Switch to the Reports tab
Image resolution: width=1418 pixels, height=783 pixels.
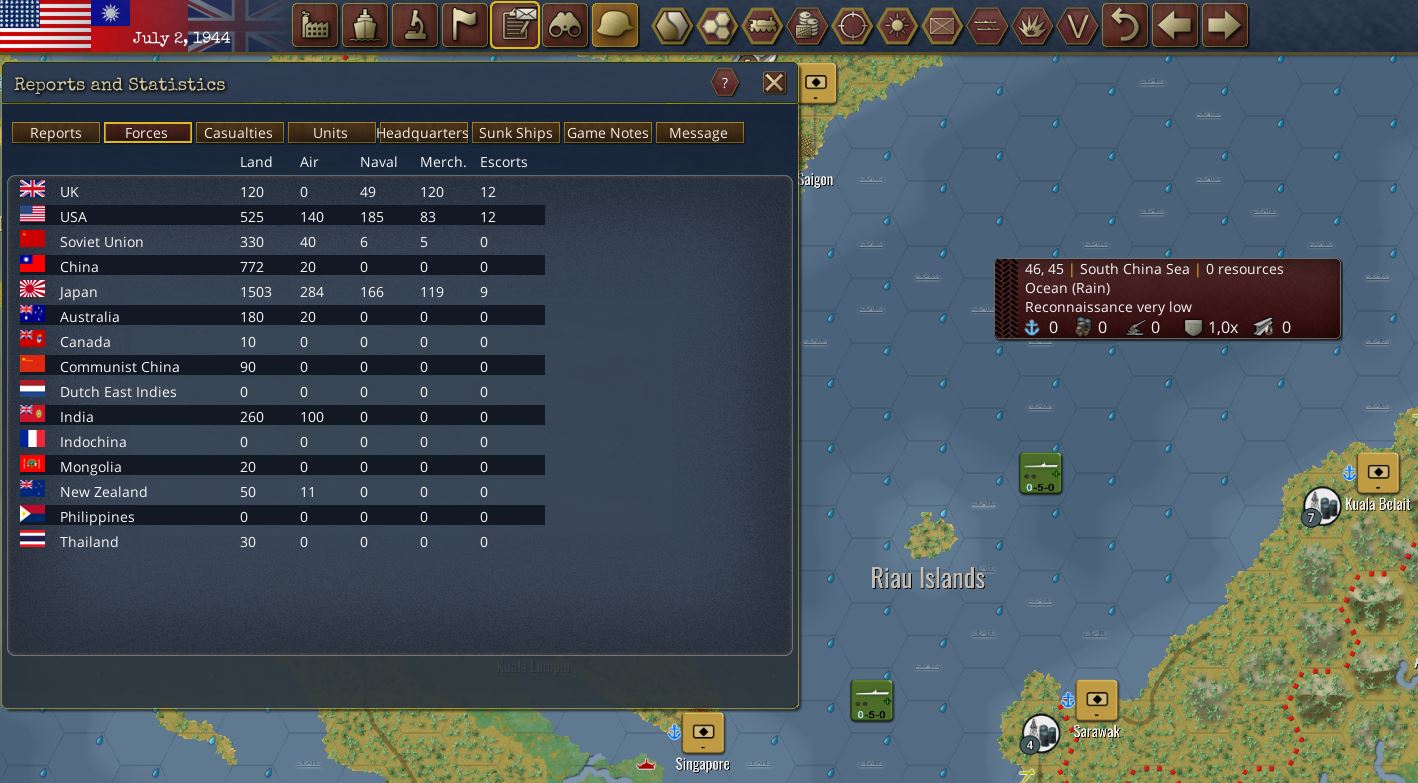(56, 133)
